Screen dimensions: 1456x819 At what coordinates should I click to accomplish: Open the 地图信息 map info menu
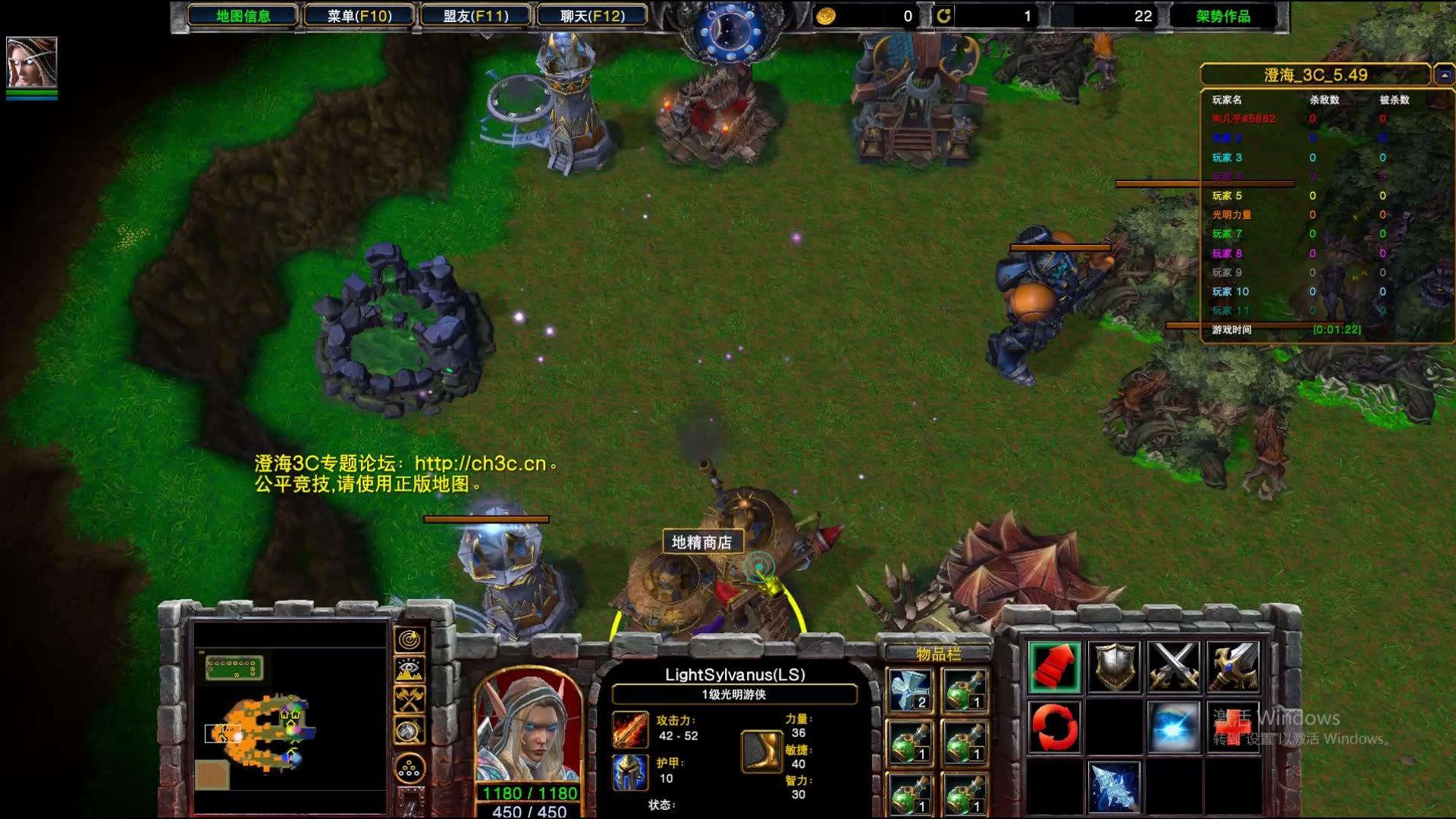coord(243,16)
